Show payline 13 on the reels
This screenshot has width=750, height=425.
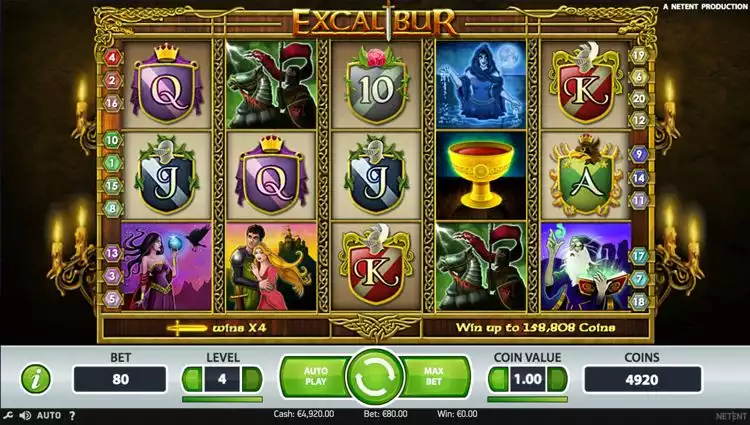[x=112, y=255]
